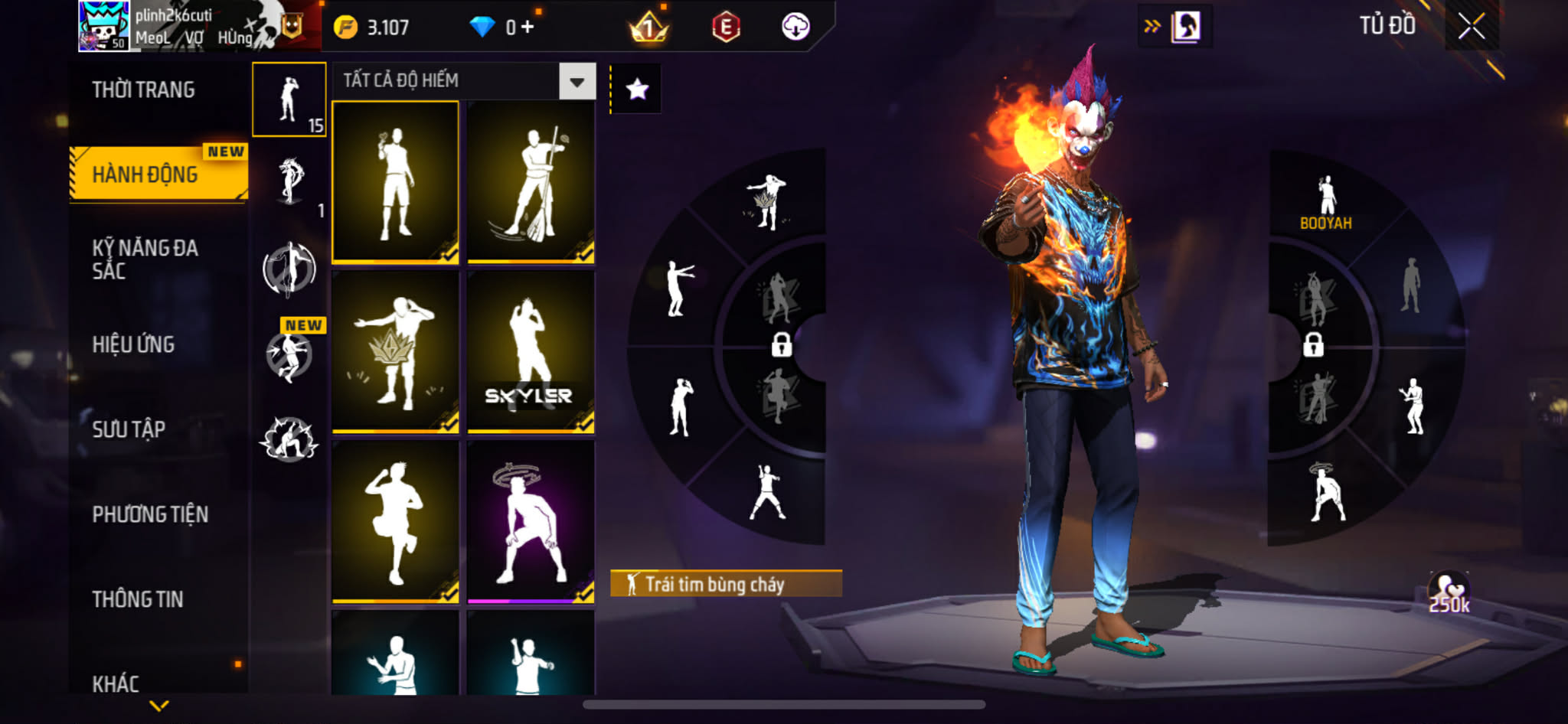Close the Tủ Đồ wardrobe screen
Viewport: 1568px width, 724px height.
pos(1472,27)
